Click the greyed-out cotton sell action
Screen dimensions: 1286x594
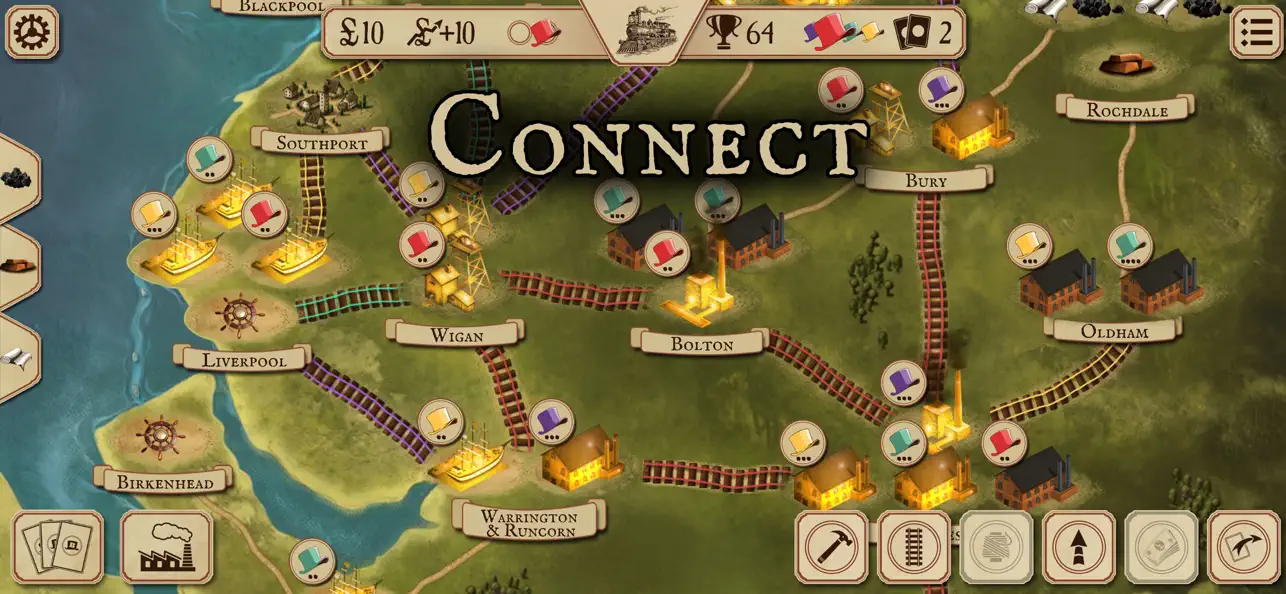point(996,547)
